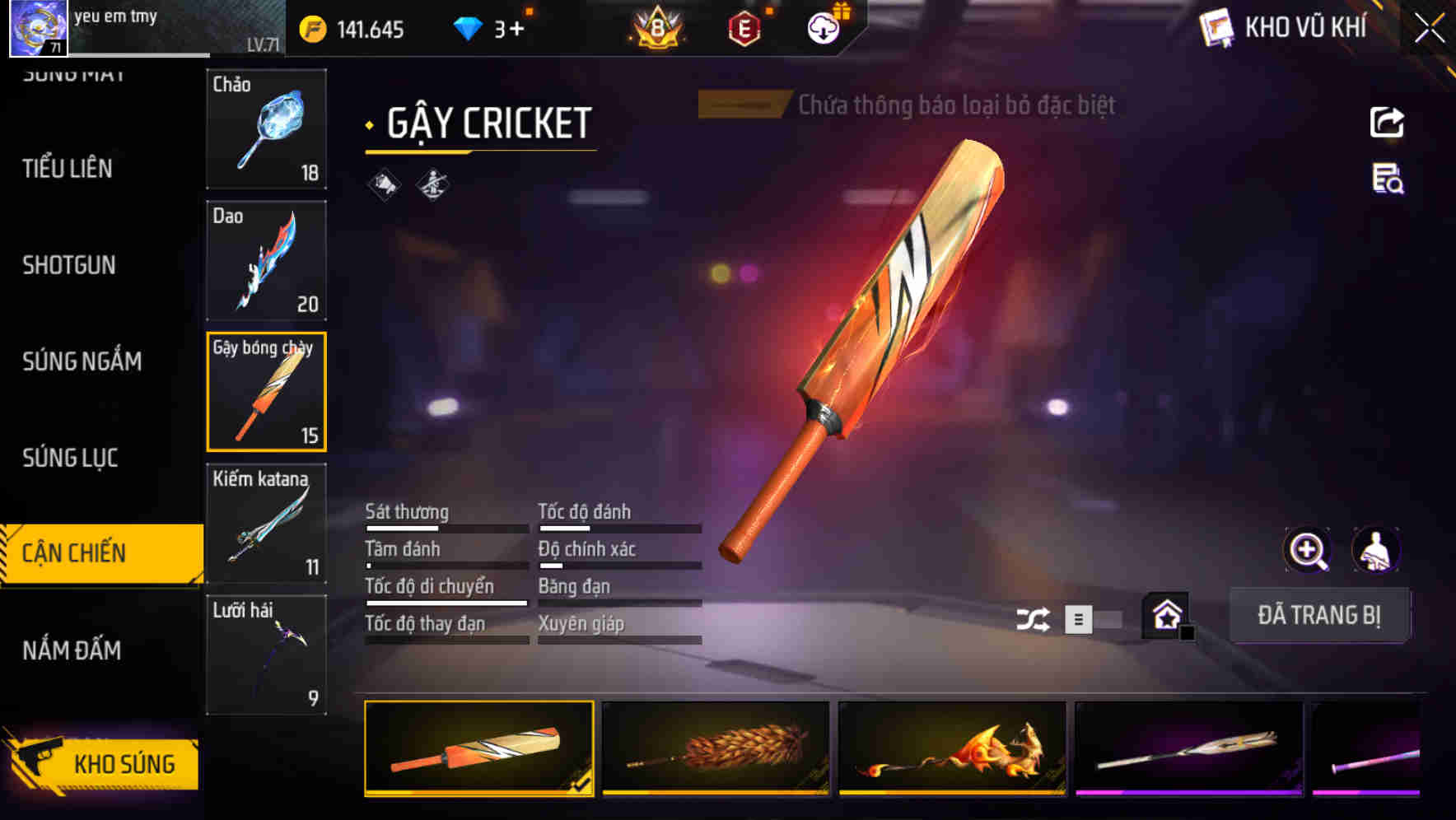Toggle the character preview icon beside the magnifier

(x=1375, y=550)
